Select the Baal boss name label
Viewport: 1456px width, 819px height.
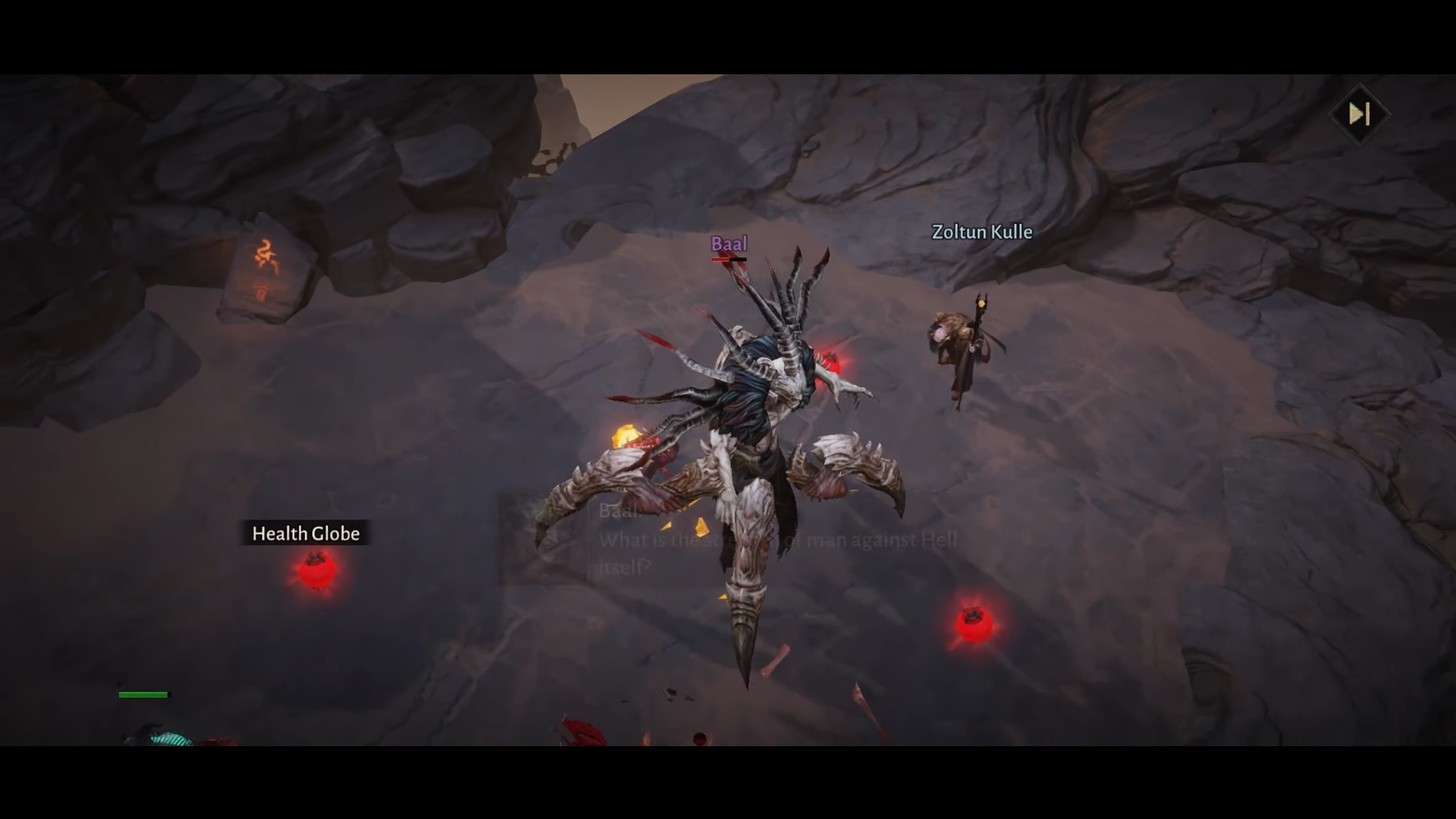tap(729, 245)
